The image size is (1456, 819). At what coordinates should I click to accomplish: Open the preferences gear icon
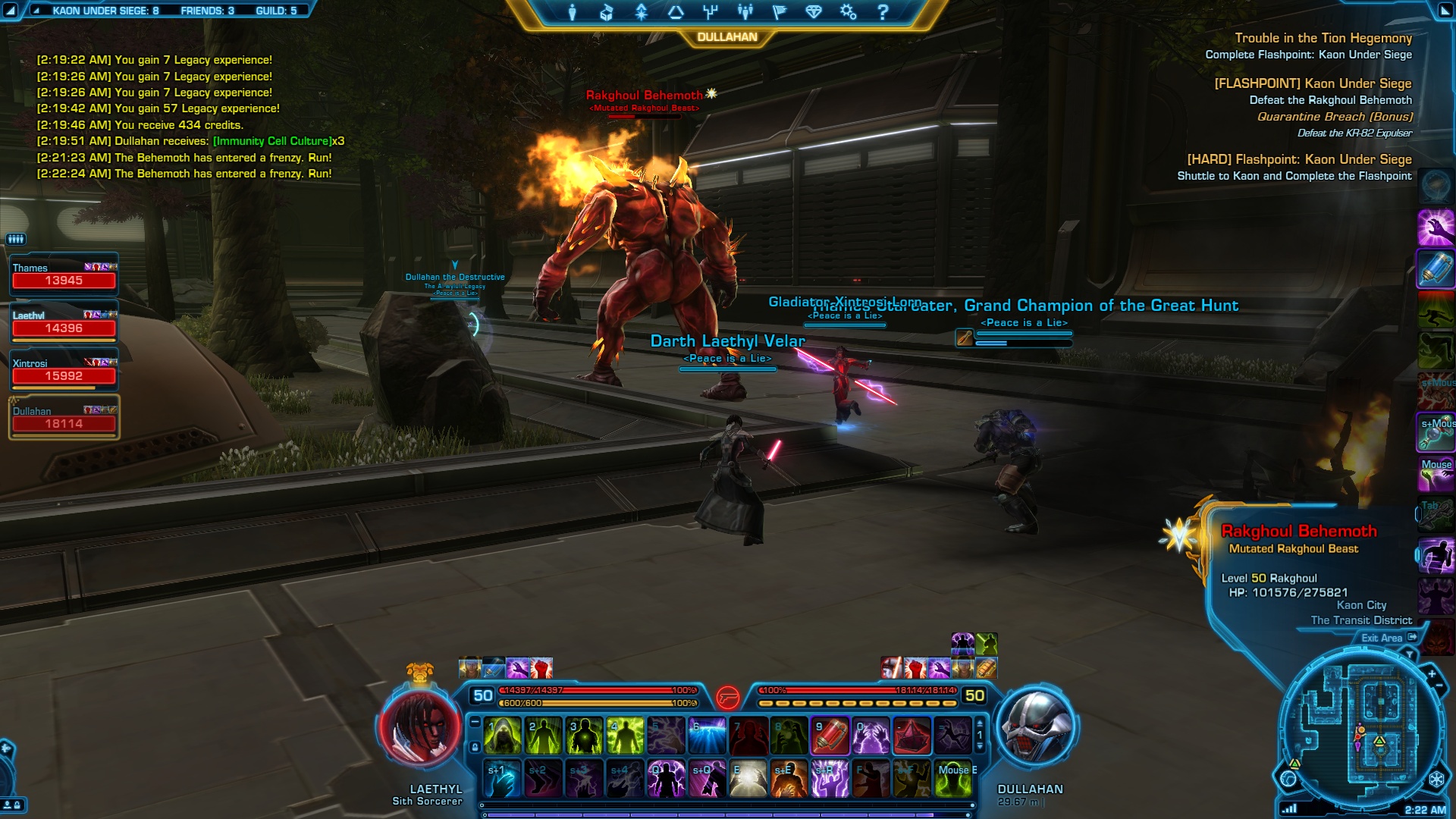coord(848,12)
